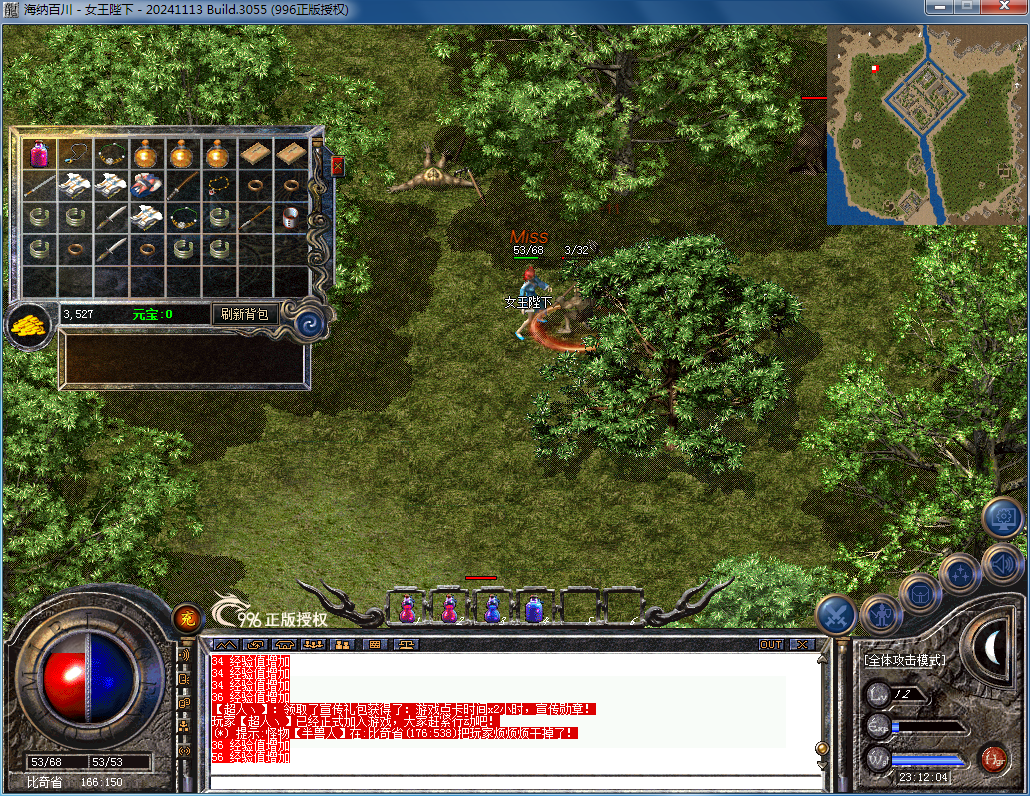Open the sparkle stars skills button
This screenshot has width=1030, height=796.
[959, 574]
